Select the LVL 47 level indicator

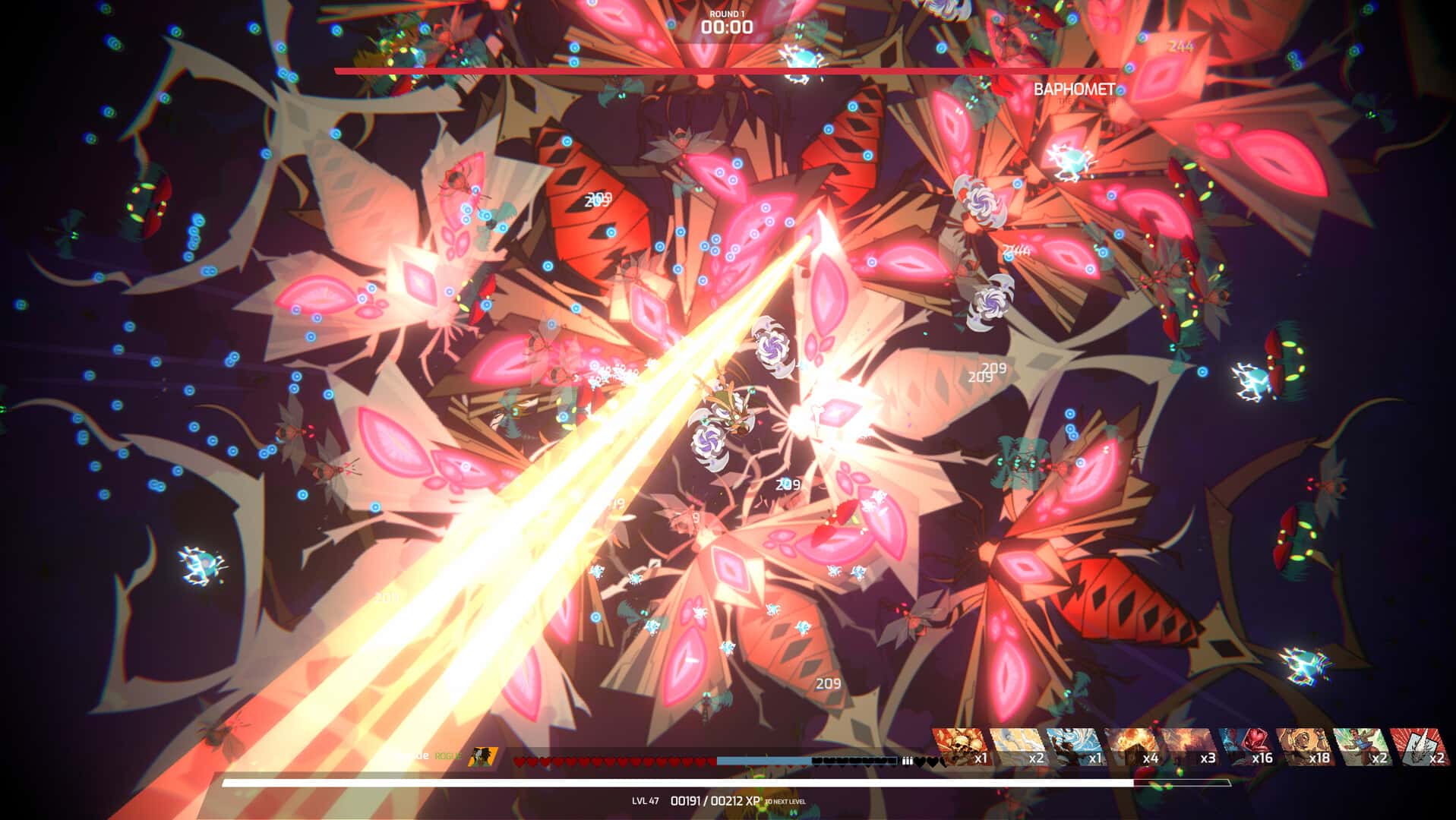[646, 799]
